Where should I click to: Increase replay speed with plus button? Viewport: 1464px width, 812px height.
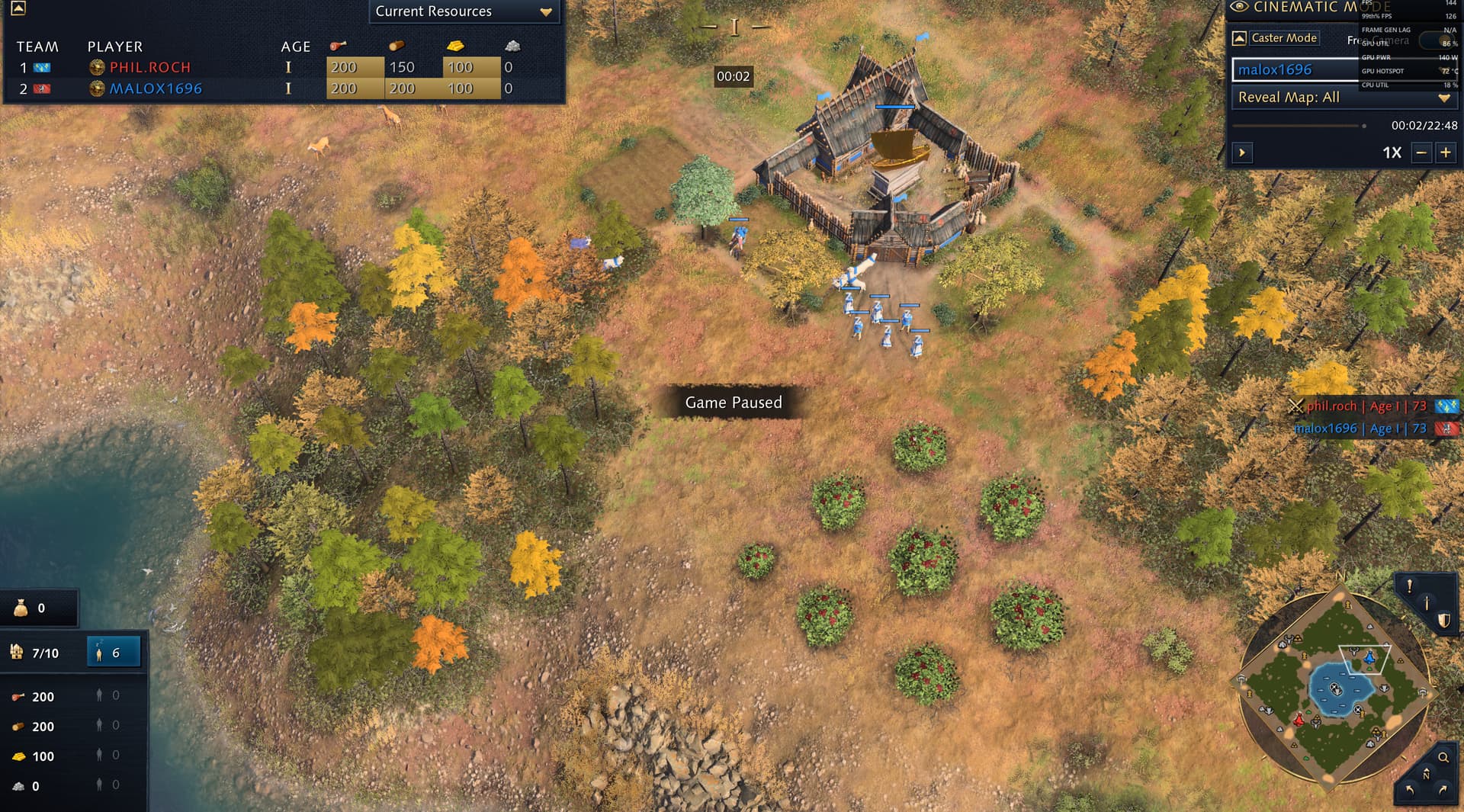click(1446, 152)
